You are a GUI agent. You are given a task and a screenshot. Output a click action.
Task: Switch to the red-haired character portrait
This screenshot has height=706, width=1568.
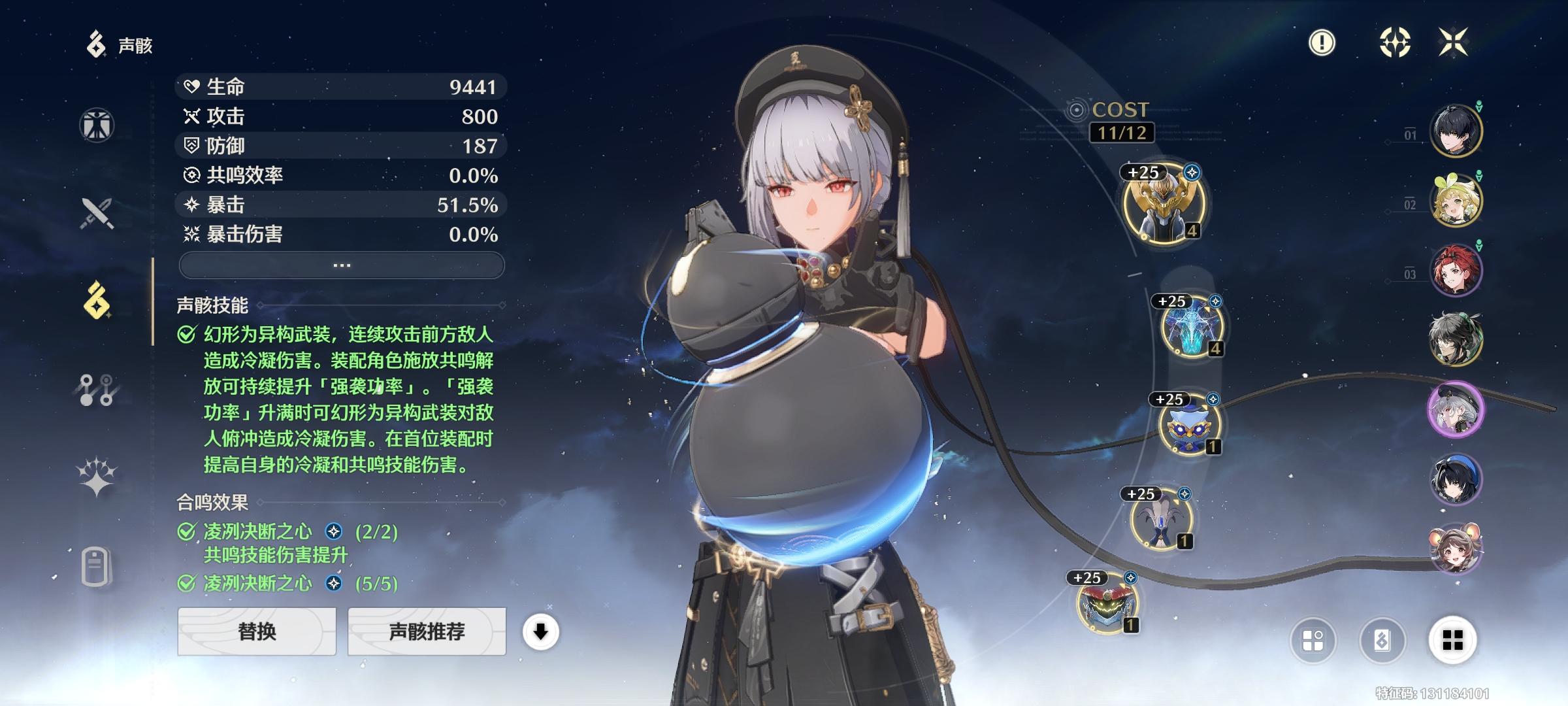tap(1456, 270)
